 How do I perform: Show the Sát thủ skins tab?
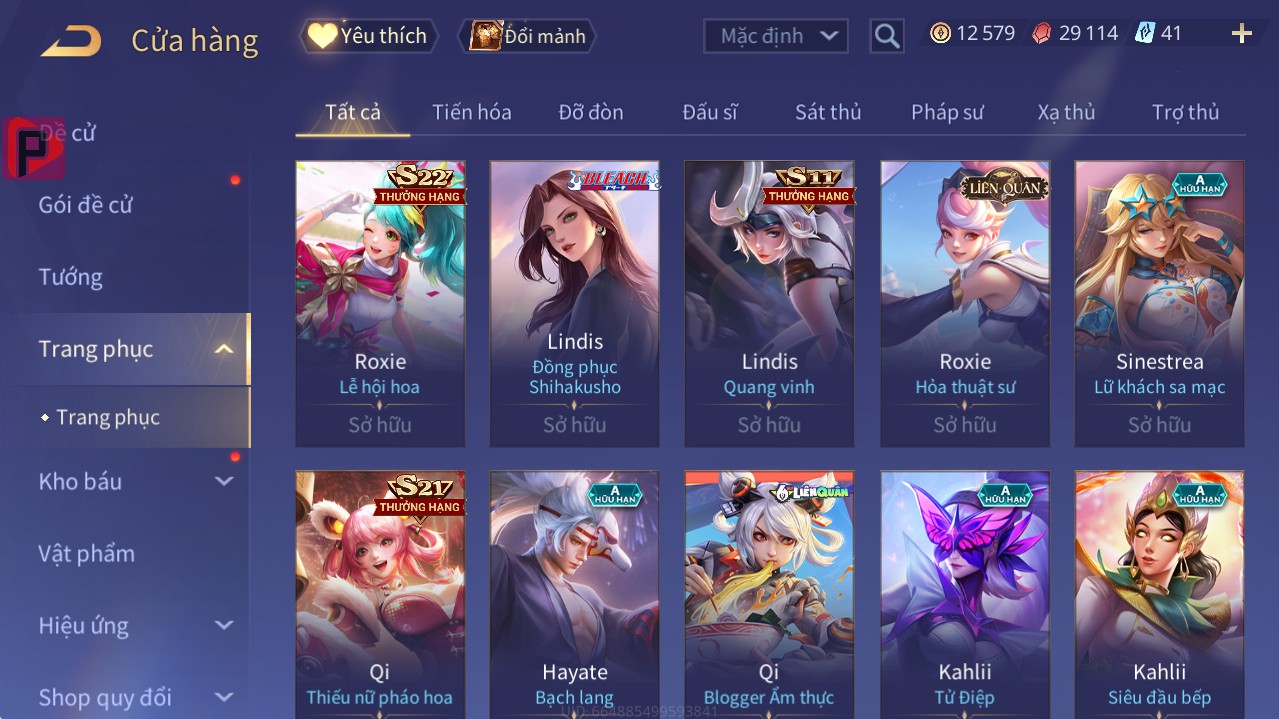[x=827, y=112]
